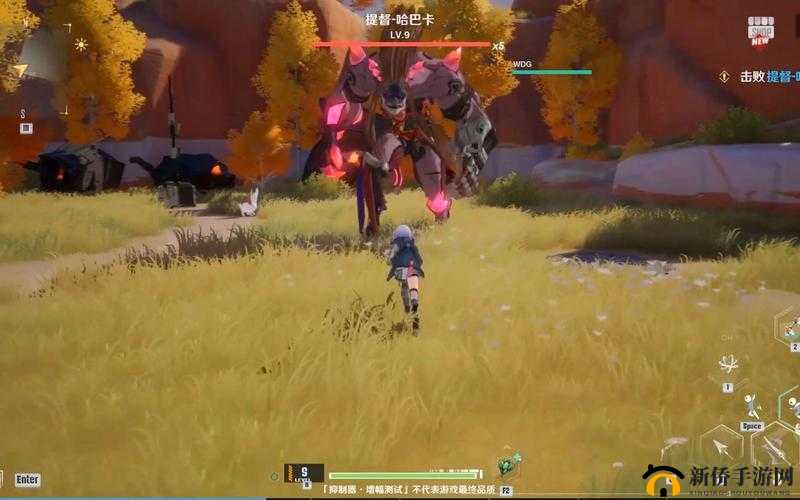Viewport: 800px width, 500px height.
Task: Open the SHOP button marked NEW
Action: click(x=761, y=29)
